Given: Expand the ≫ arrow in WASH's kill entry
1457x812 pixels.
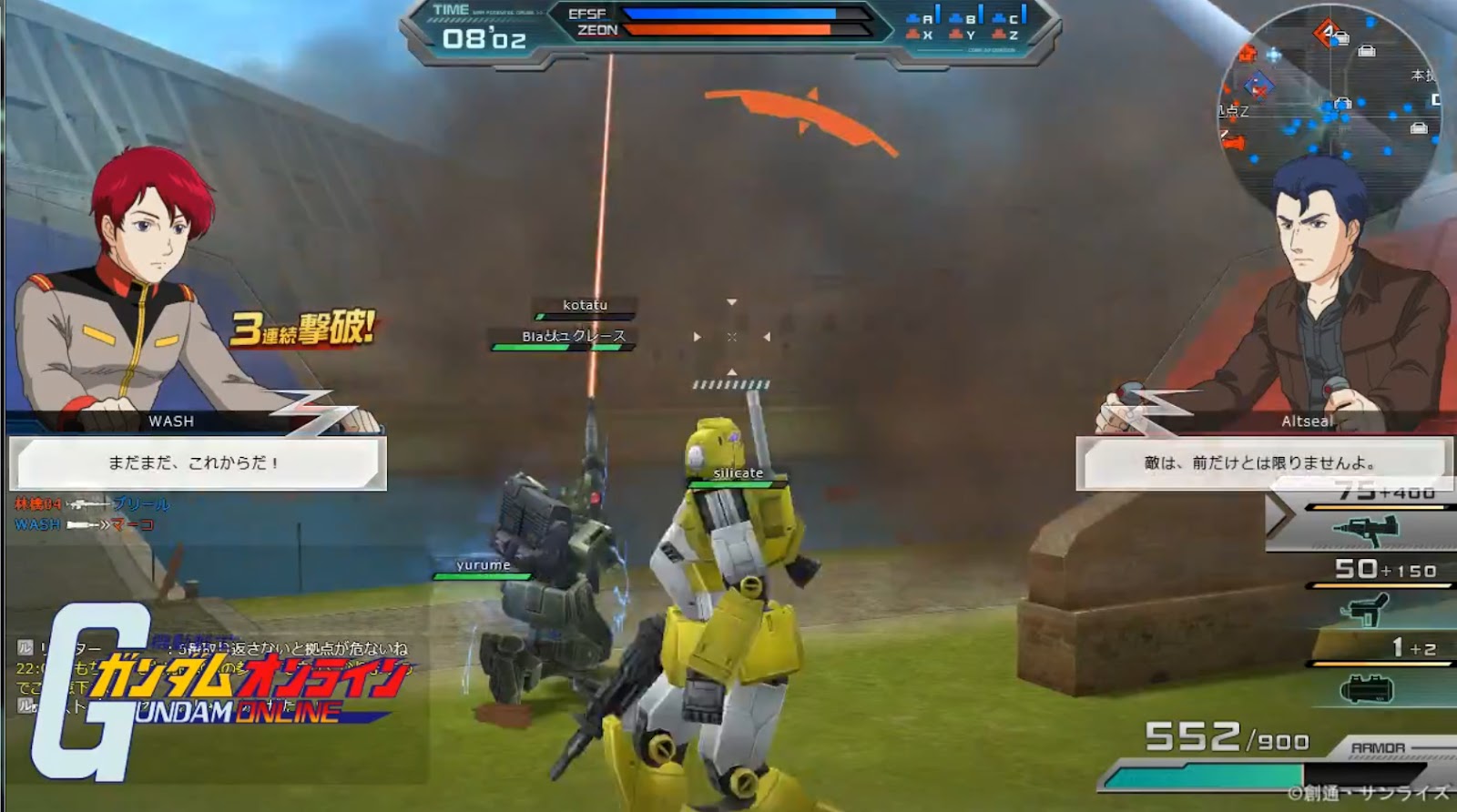Looking at the screenshot, I should [x=104, y=524].
